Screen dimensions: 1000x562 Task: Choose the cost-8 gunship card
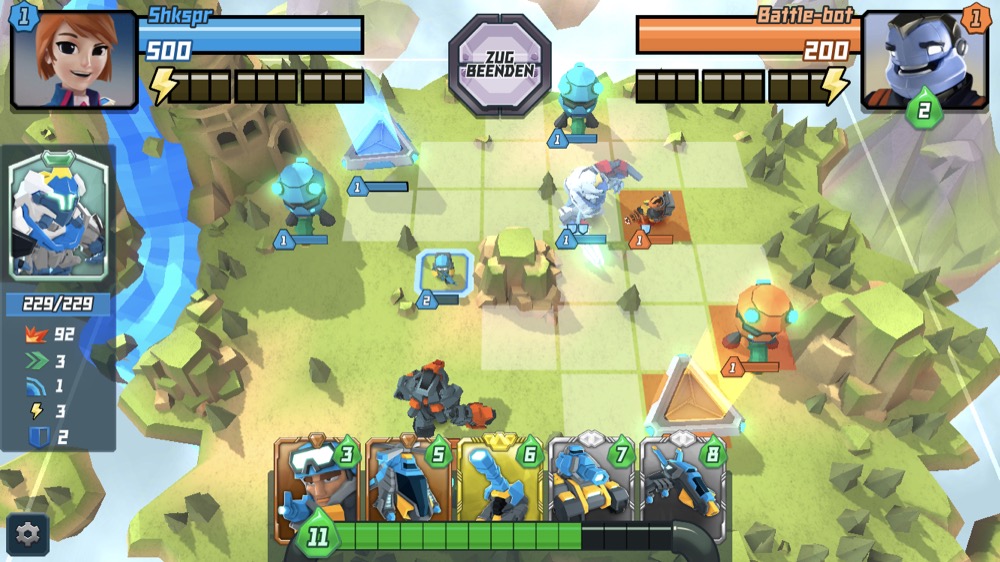click(682, 487)
